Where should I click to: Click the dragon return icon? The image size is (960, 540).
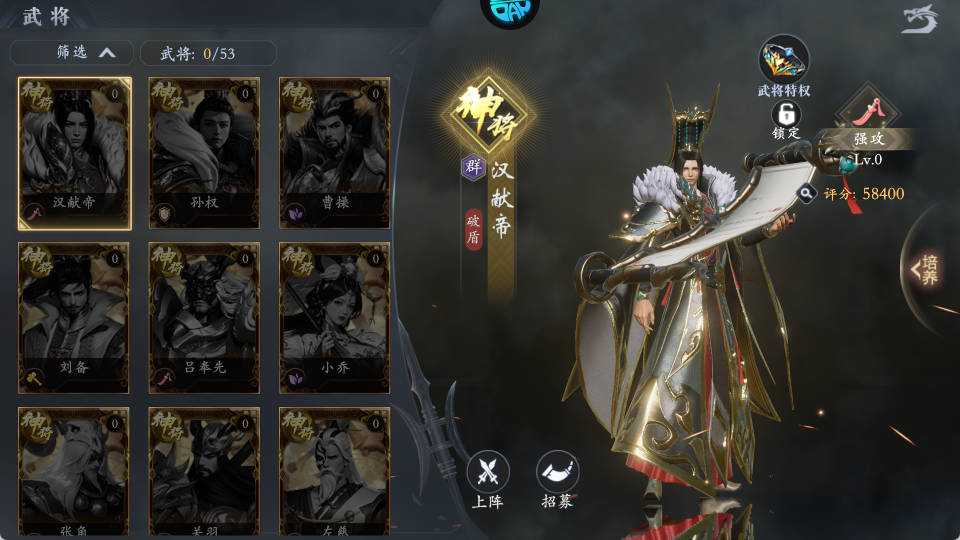920,19
